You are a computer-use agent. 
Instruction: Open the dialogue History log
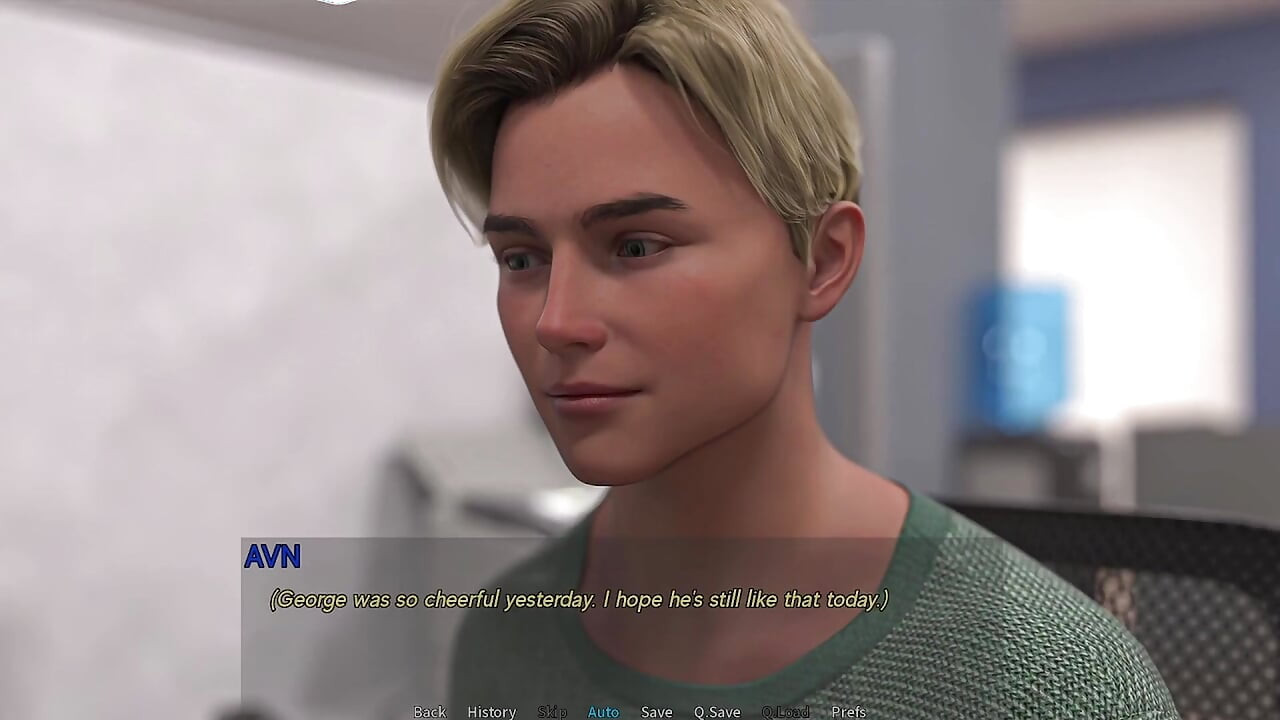[491, 712]
